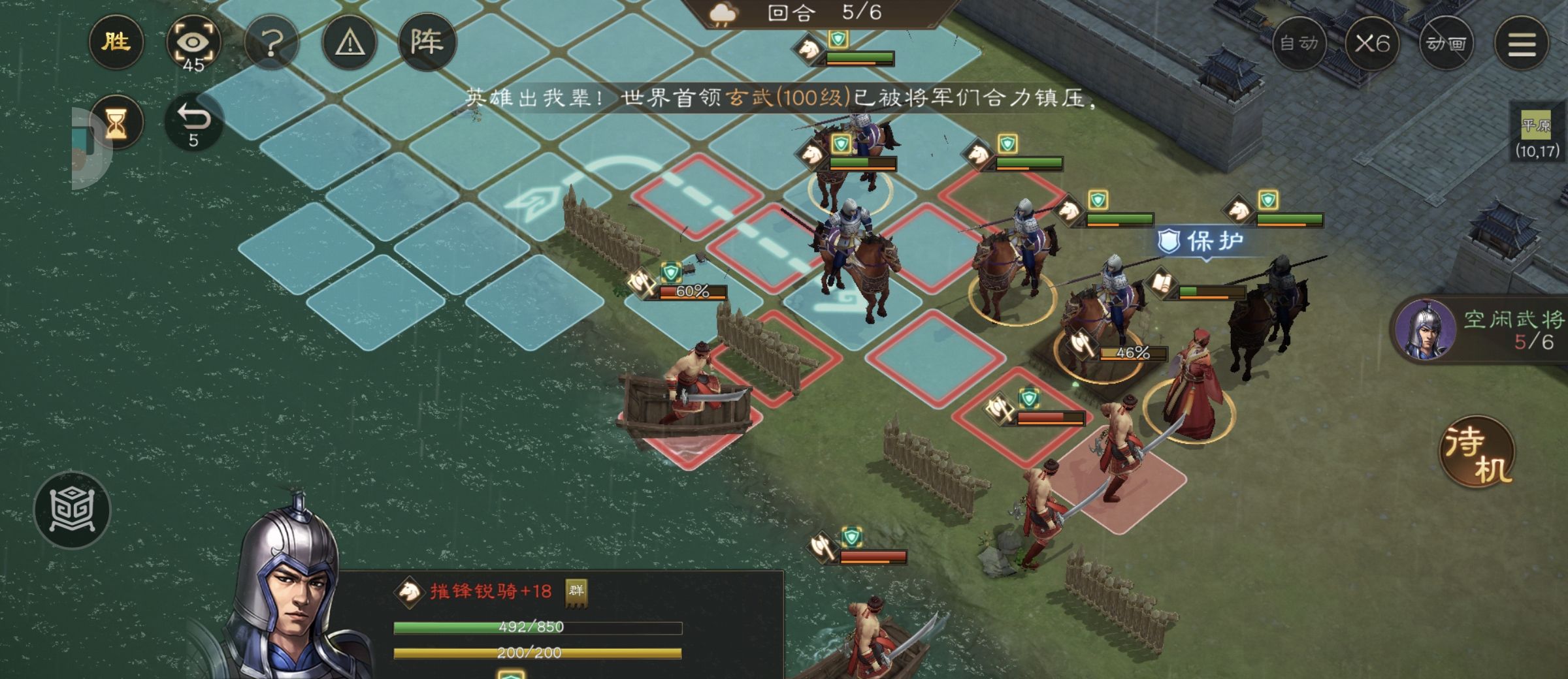The height and width of the screenshot is (679, 1568).
Task: Click the hourglass end-turn icon
Action: (116, 122)
